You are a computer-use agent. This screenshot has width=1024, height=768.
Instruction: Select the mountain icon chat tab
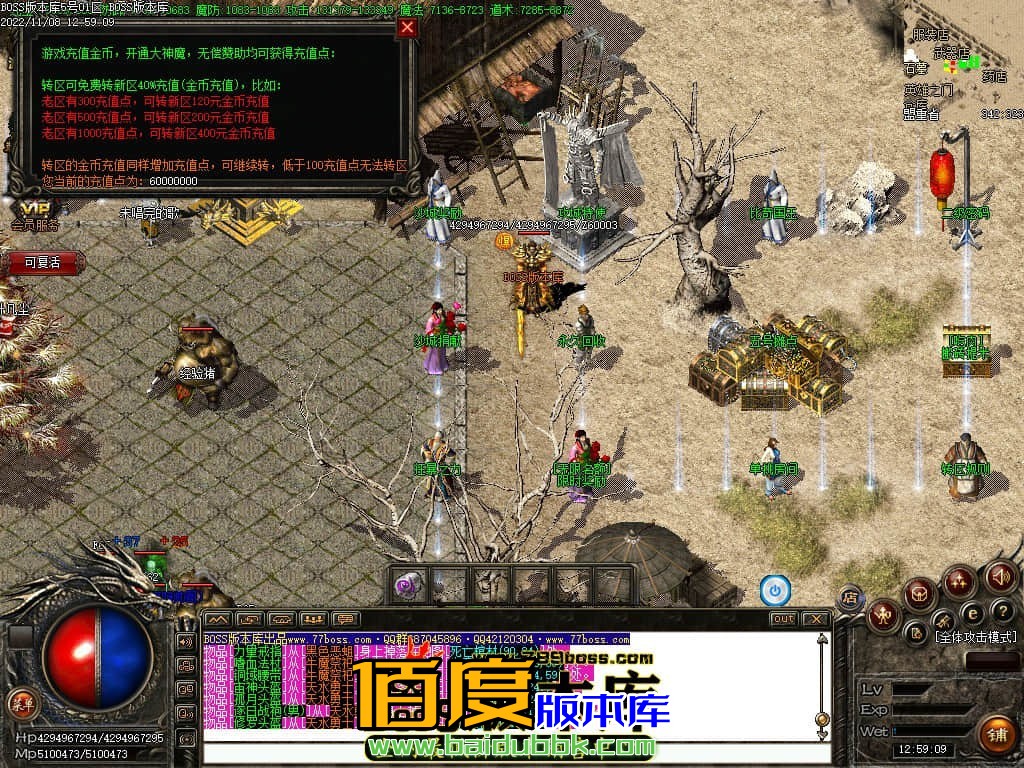pos(218,619)
